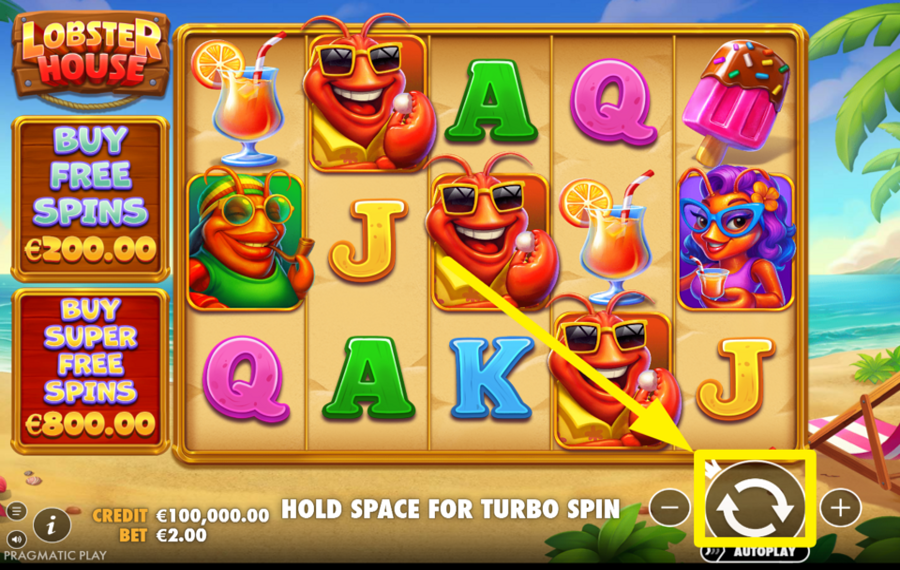Buy Free Spins for €200.00
Image resolution: width=900 pixels, height=570 pixels.
(x=89, y=198)
